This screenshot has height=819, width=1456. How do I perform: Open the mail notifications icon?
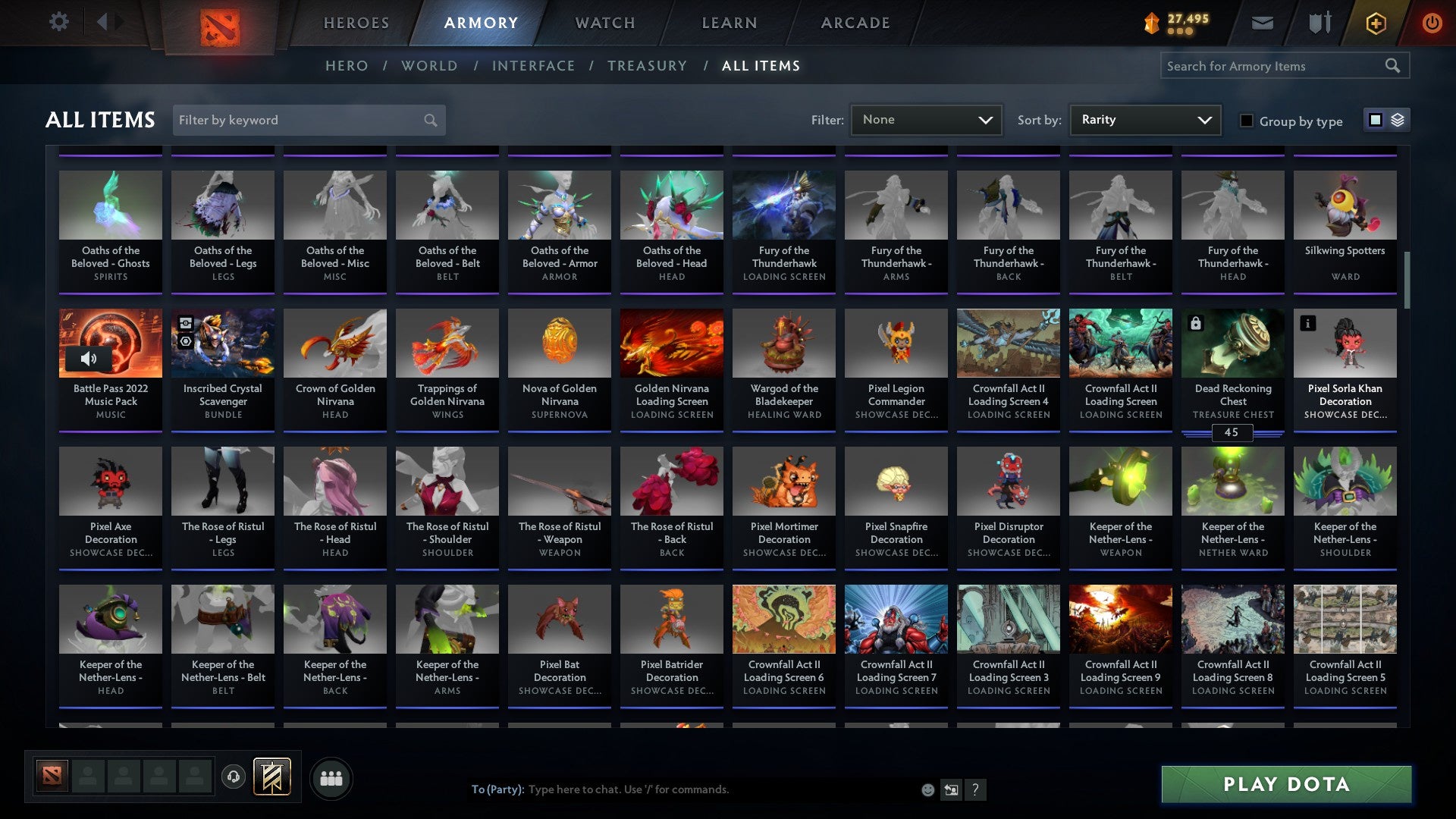pyautogui.click(x=1262, y=23)
